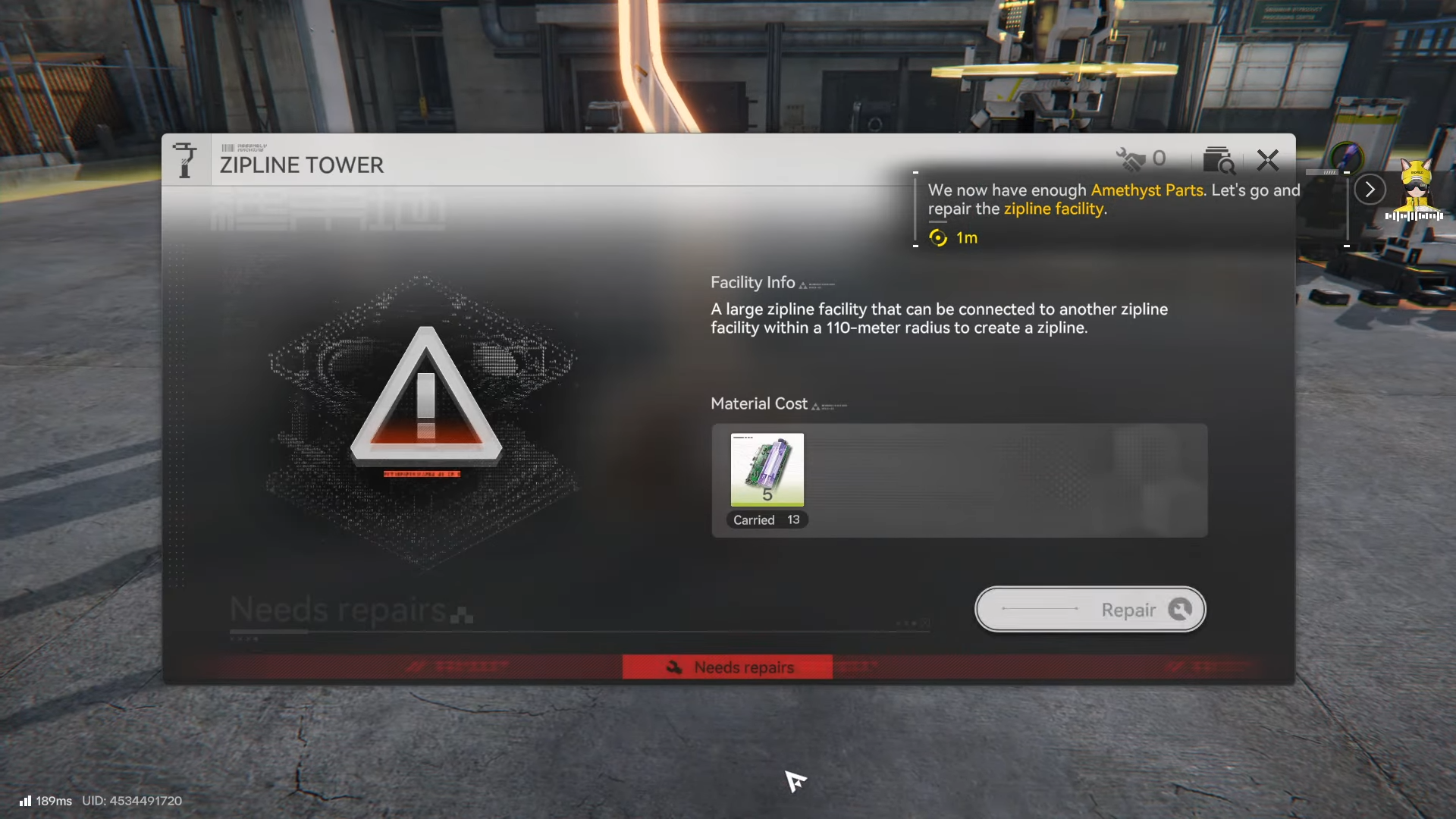Expand the quest tracker arrow
This screenshot has height=819, width=1456.
tap(1370, 190)
